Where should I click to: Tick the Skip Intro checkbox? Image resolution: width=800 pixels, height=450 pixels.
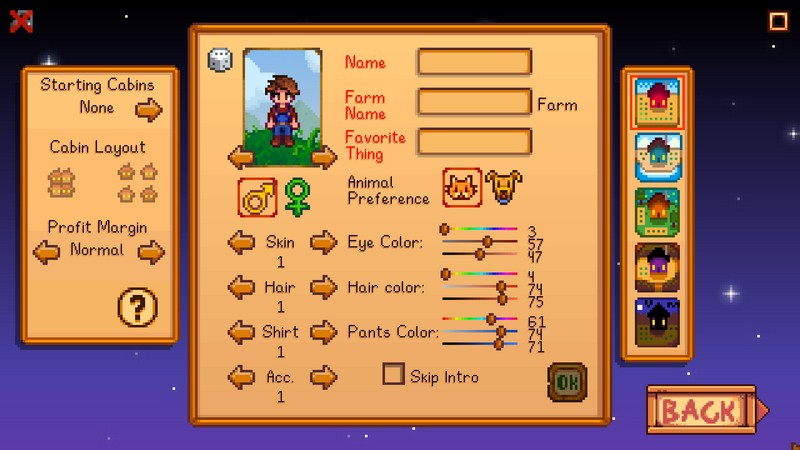point(394,375)
